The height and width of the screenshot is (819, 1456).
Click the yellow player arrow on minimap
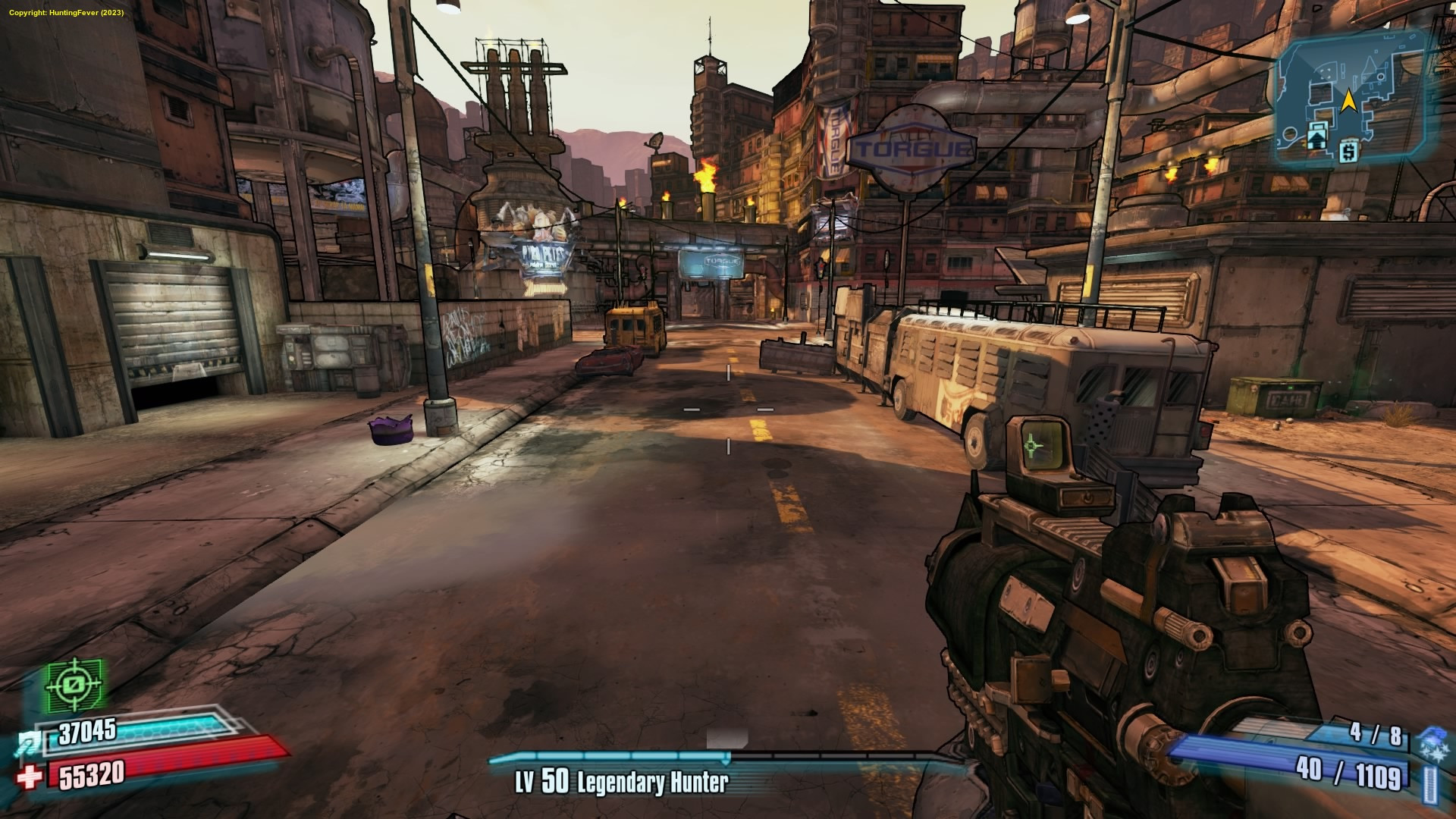(x=1348, y=102)
